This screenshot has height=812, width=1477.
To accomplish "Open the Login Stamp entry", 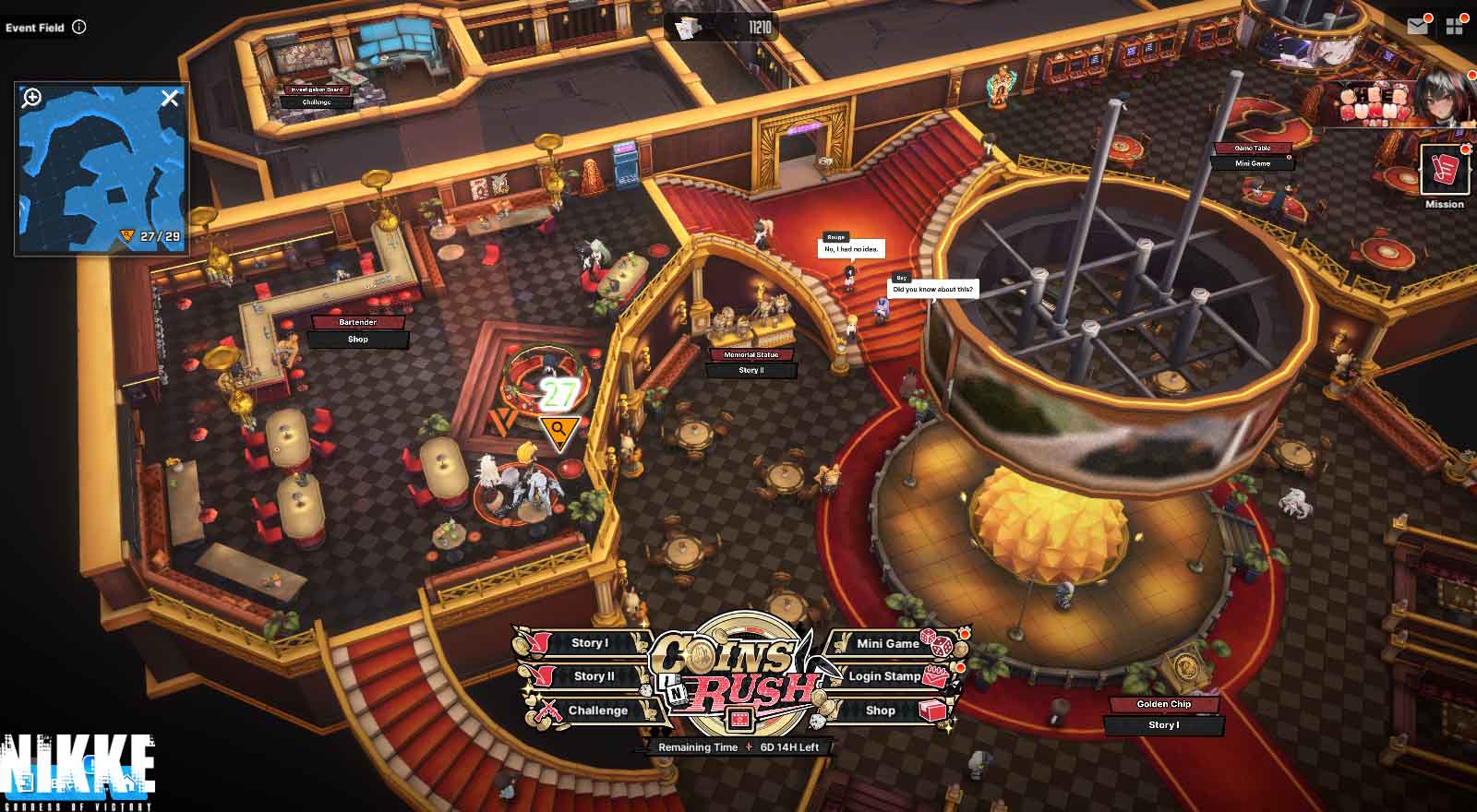I will pos(884,676).
